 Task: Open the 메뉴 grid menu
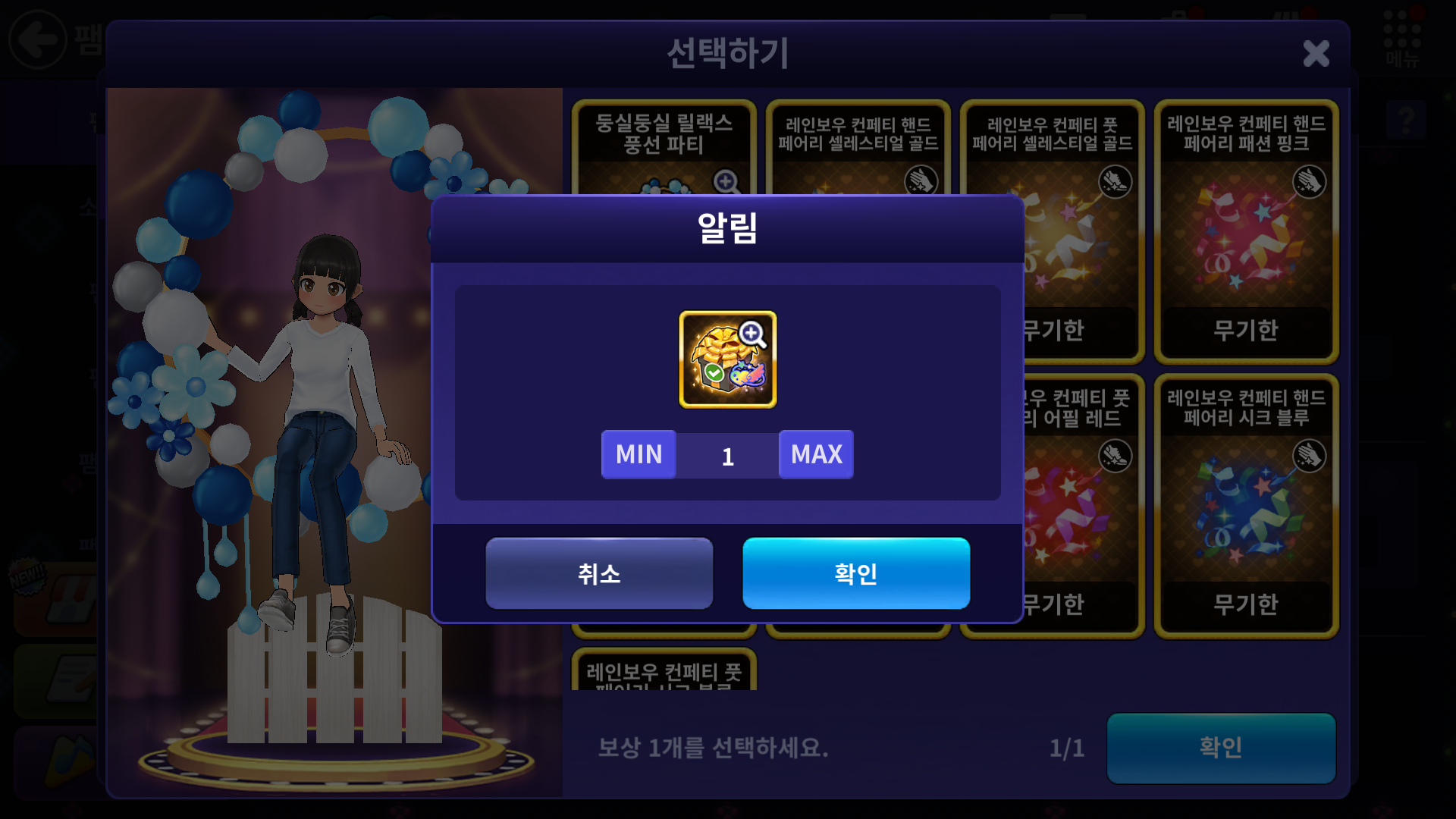pos(1401,38)
